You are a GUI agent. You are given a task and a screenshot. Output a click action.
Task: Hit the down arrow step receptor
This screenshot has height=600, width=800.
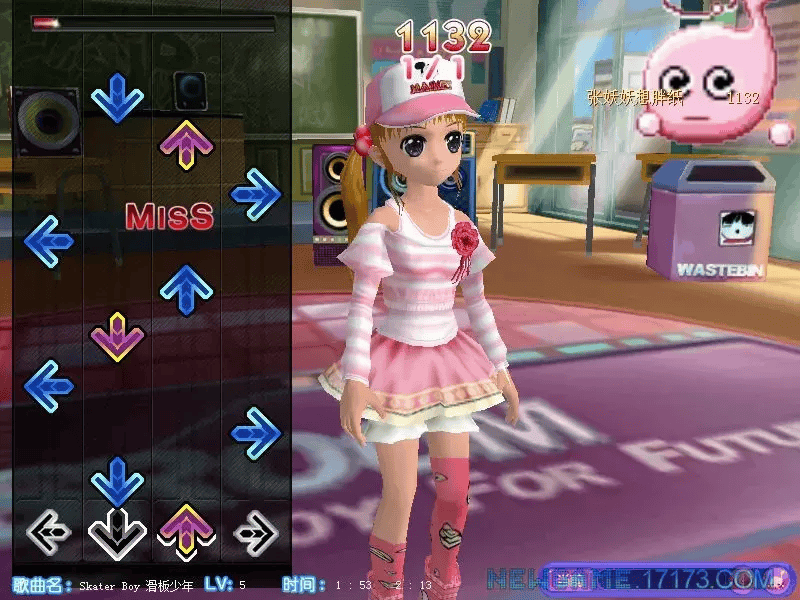(x=117, y=532)
